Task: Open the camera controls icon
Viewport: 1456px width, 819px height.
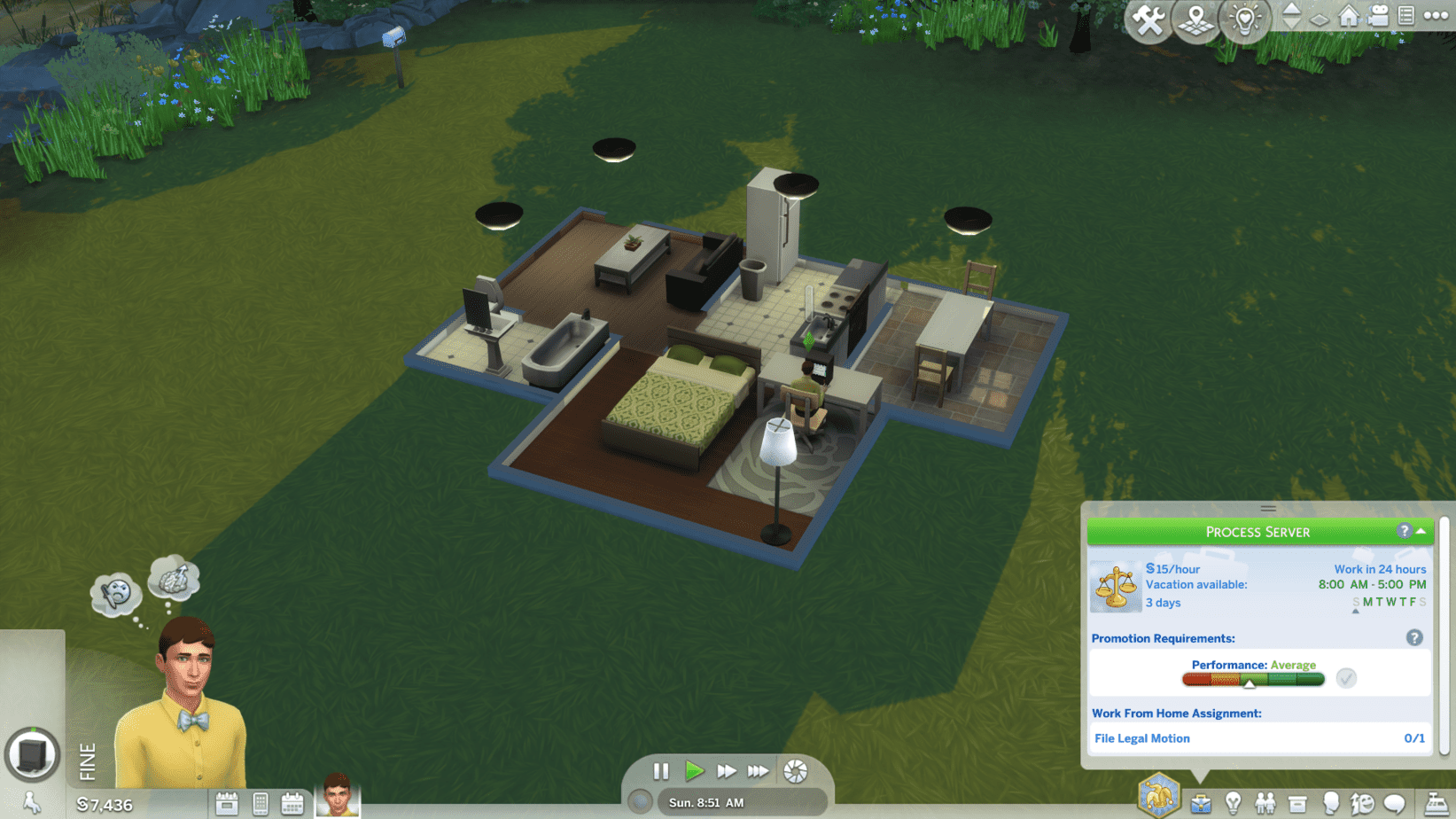Action: (1378, 16)
